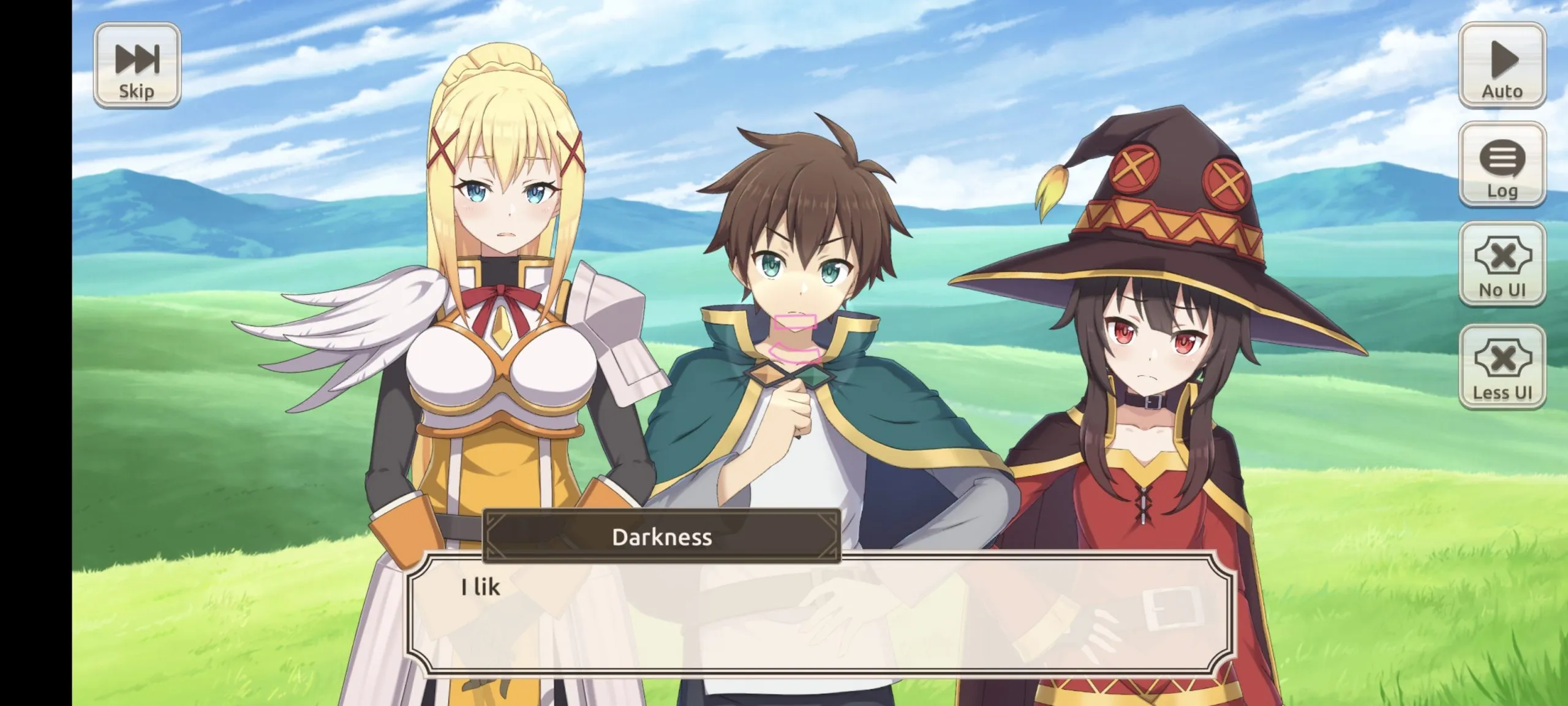Advance Darkness's dialogue text box
Viewport: 1568px width, 706px height.
pos(820,615)
